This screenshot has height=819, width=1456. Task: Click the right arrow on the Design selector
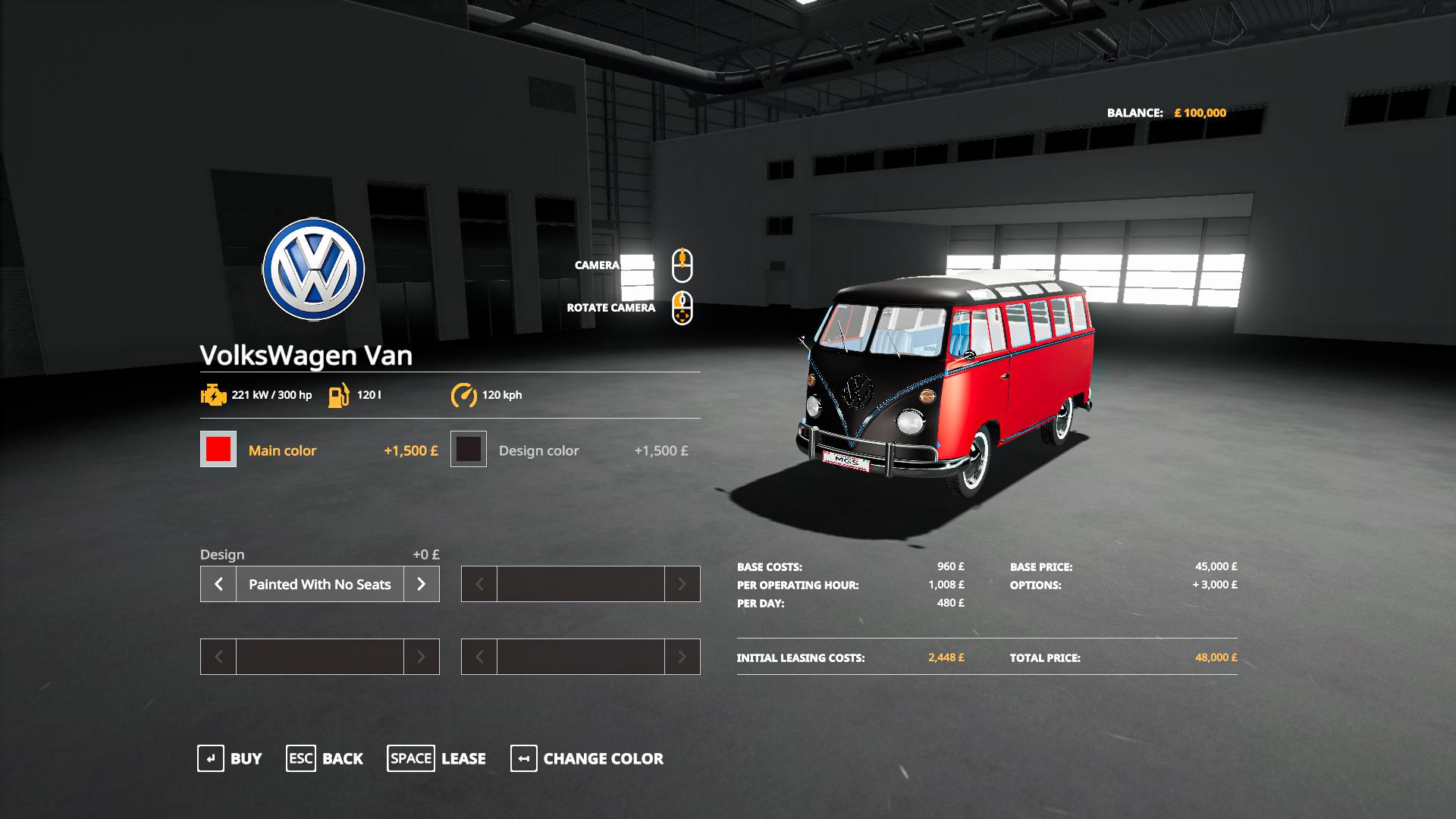[x=422, y=584]
